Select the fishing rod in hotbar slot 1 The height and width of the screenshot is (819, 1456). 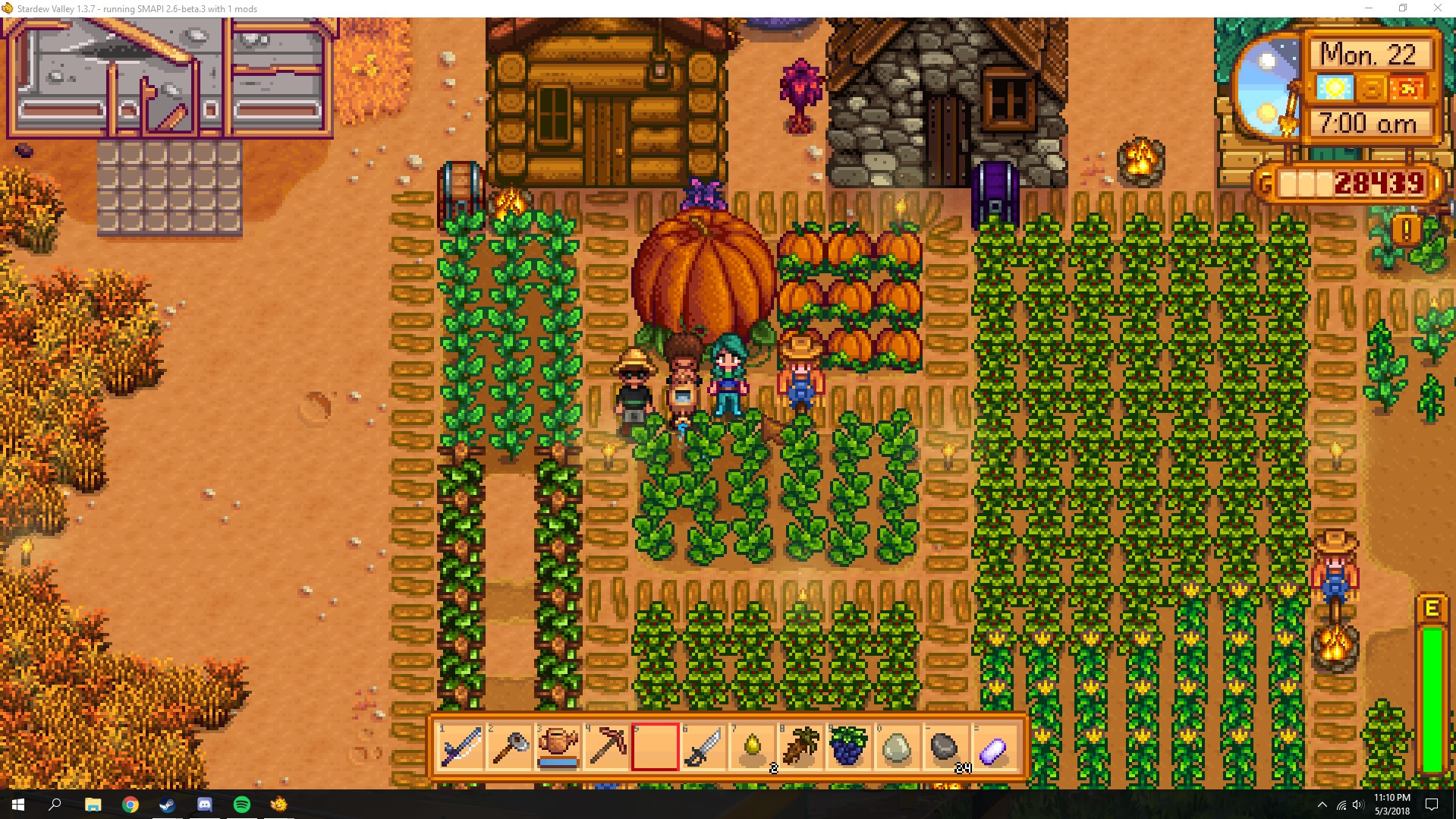(x=461, y=748)
